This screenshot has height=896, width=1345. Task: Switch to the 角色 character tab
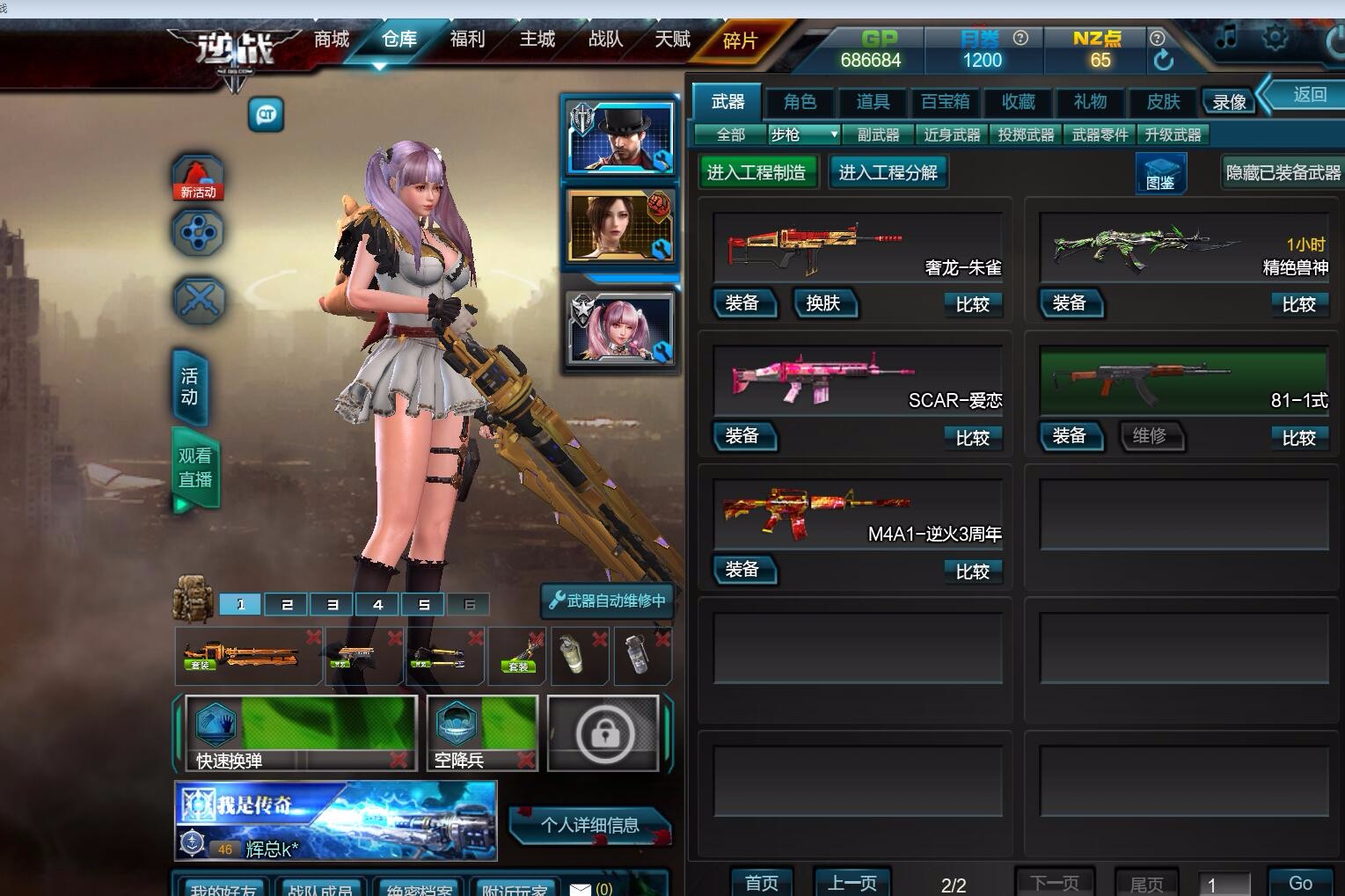coord(800,102)
